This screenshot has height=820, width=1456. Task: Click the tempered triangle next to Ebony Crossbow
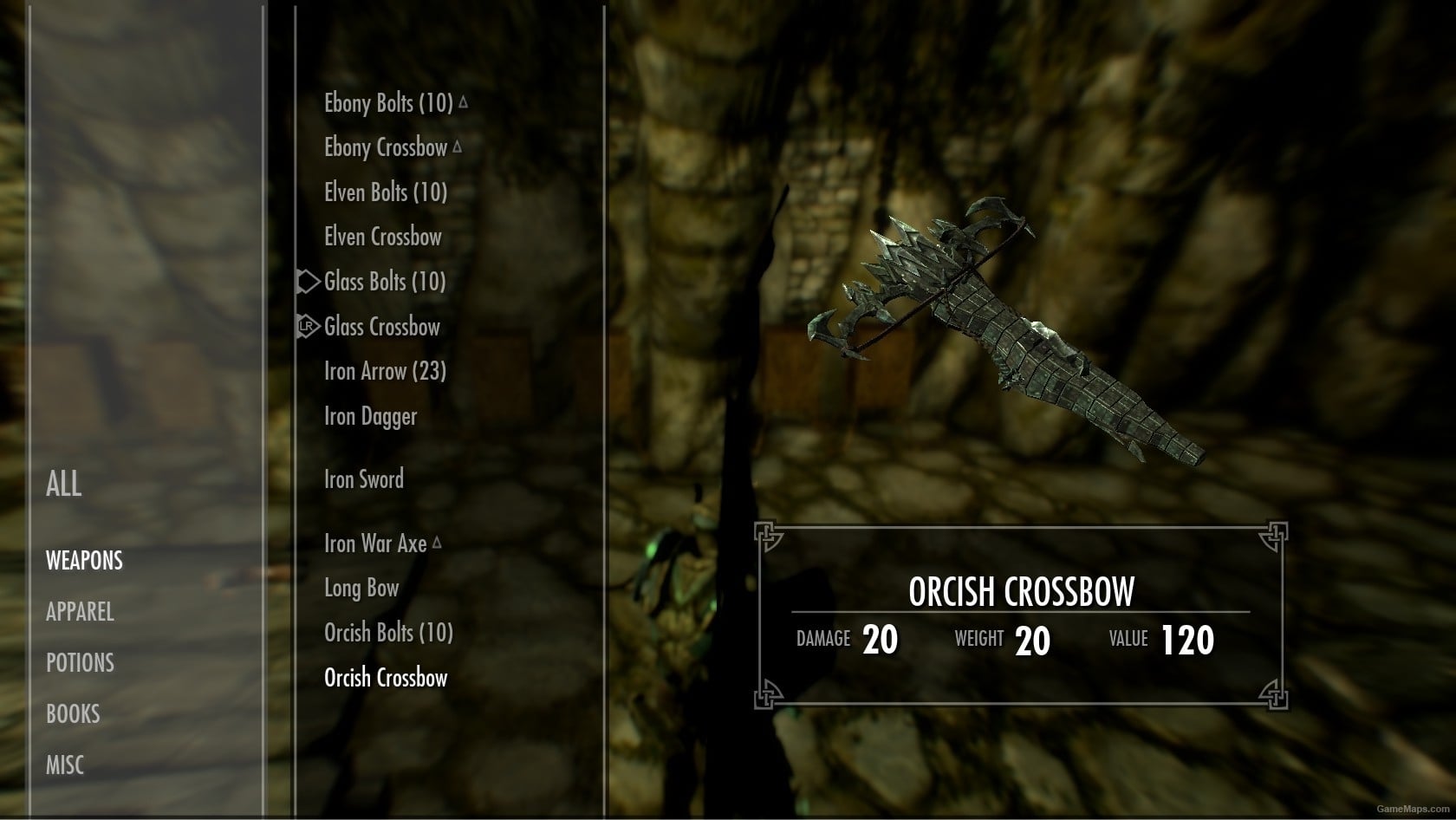[x=458, y=146]
